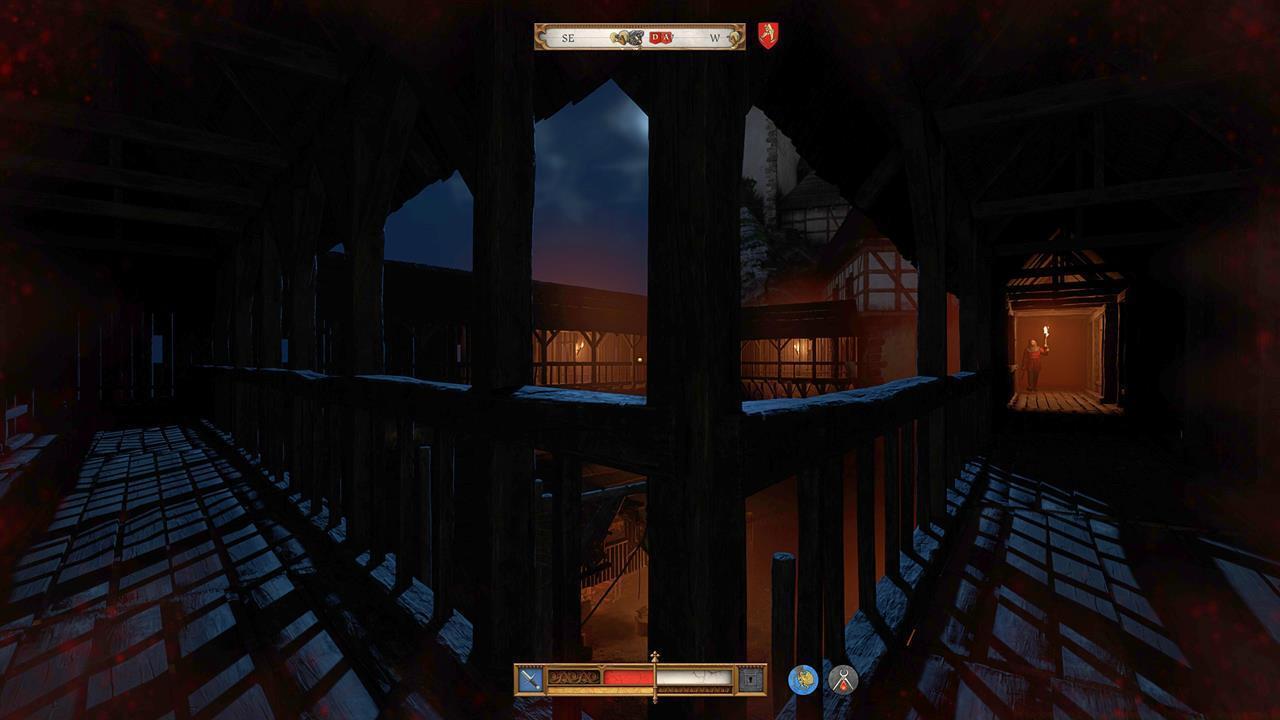The width and height of the screenshot is (1280, 720).
Task: Click the SE direction label on the compass
Action: [568, 37]
